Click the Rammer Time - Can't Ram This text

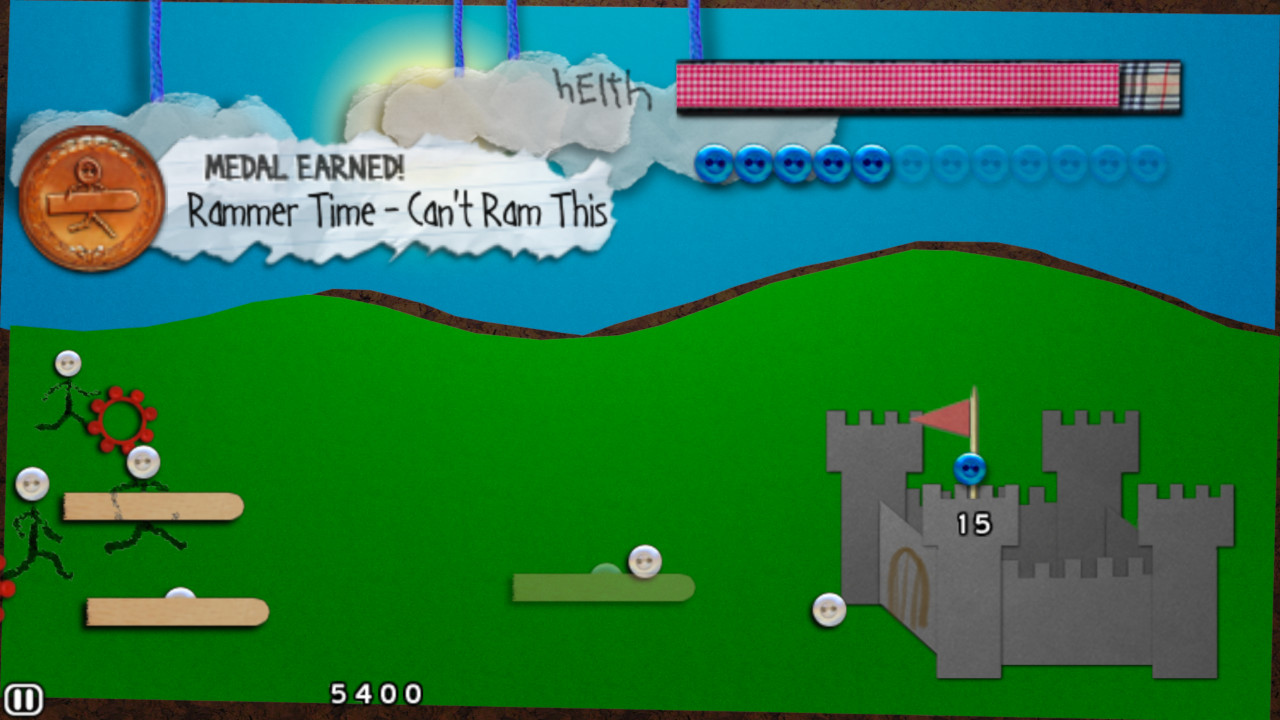coord(398,209)
